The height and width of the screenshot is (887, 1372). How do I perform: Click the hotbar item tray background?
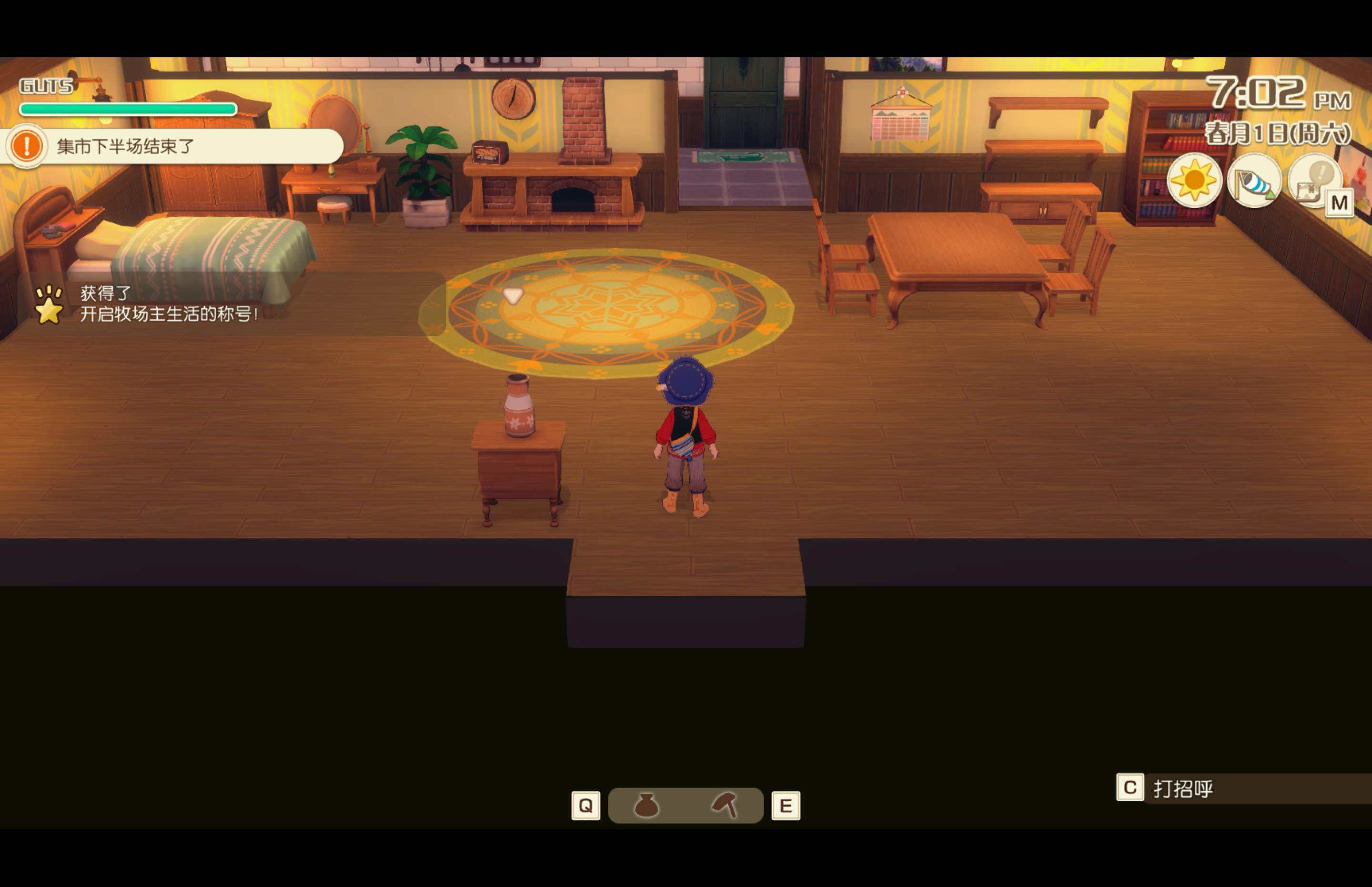(686, 806)
